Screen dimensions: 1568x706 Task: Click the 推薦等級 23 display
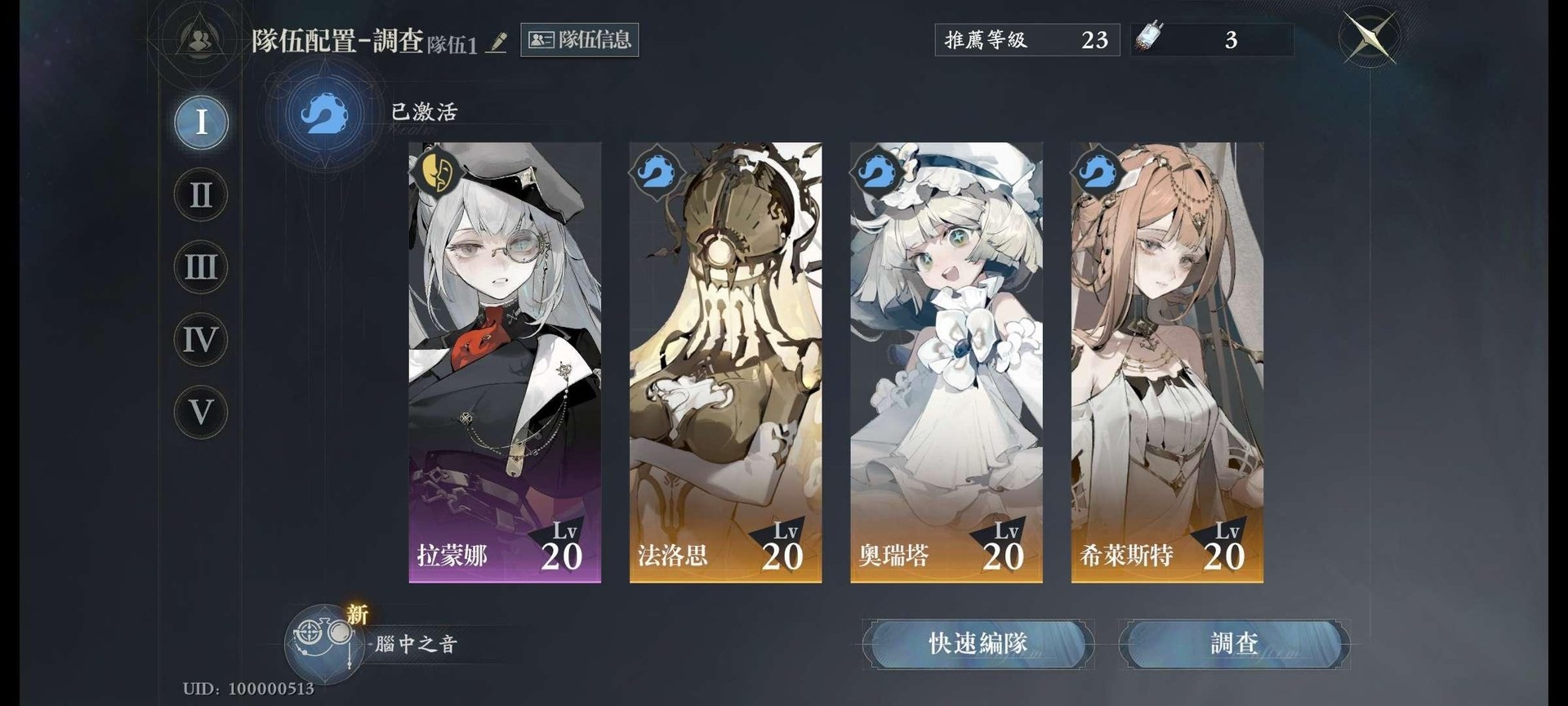(x=1027, y=38)
